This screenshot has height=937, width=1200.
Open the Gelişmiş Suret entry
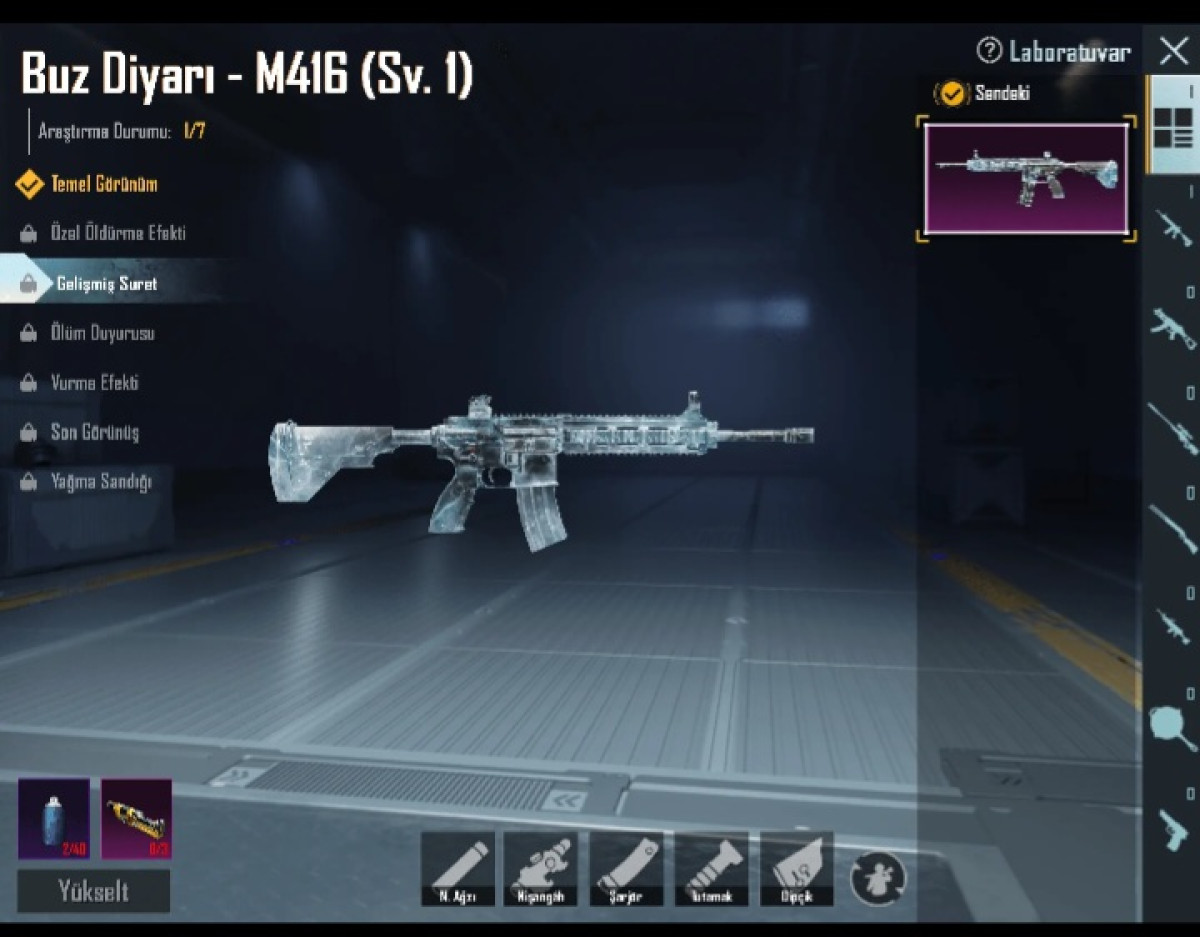[106, 284]
